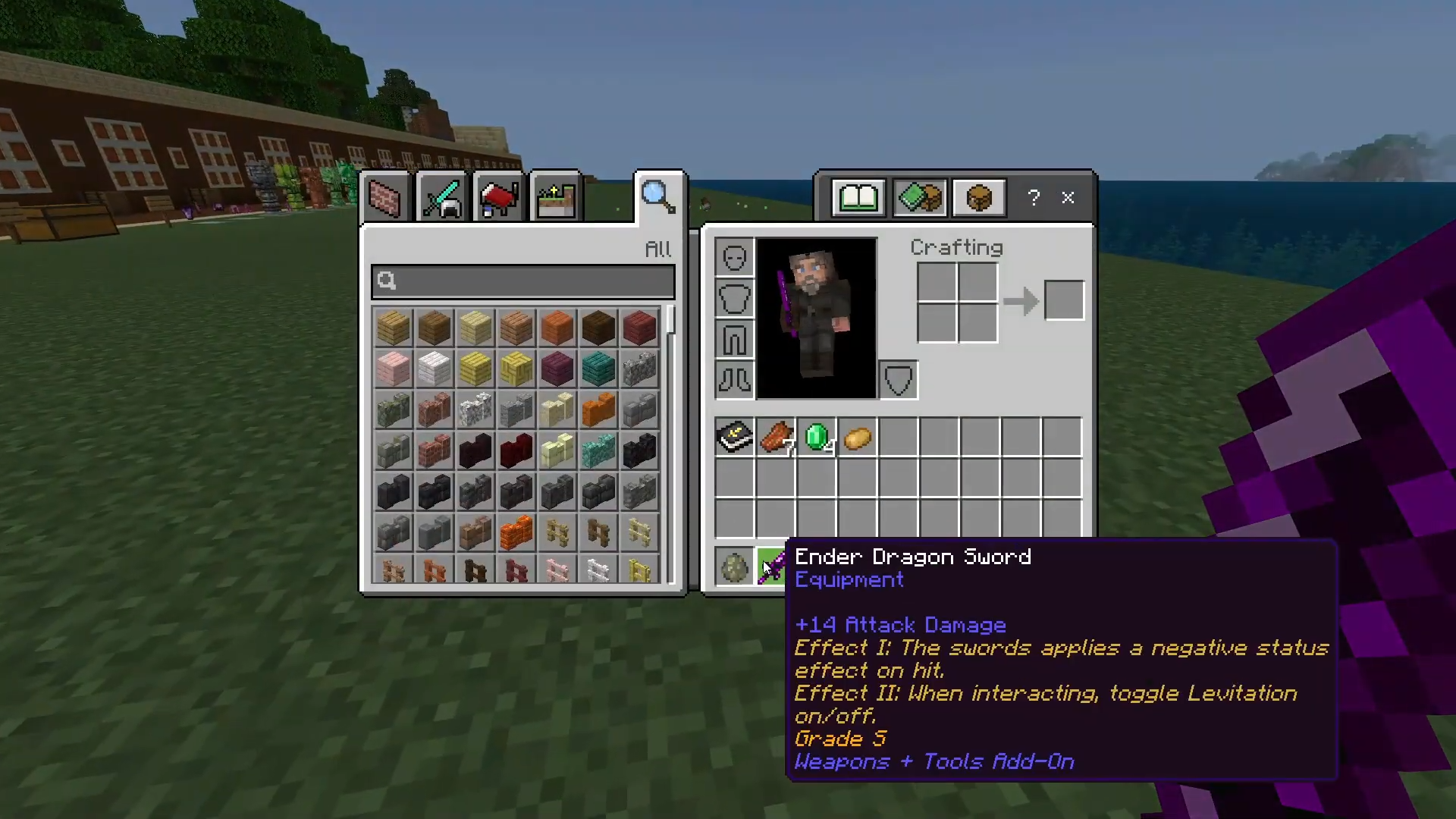Select the Ender Dragon Sword hotbar slot
This screenshot has height=819, width=1456.
773,567
